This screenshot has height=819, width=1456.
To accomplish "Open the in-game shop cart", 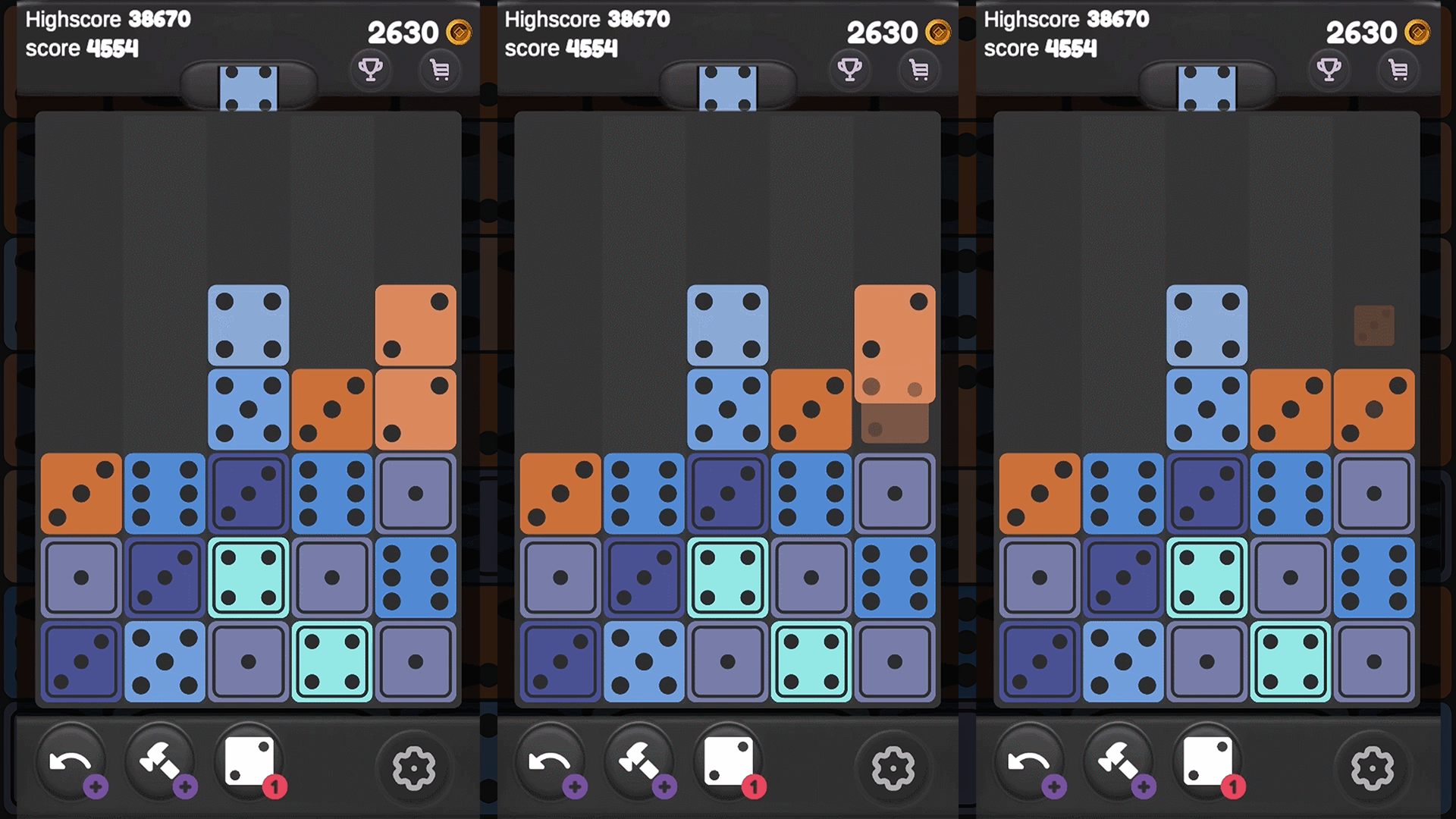I will click(x=439, y=70).
